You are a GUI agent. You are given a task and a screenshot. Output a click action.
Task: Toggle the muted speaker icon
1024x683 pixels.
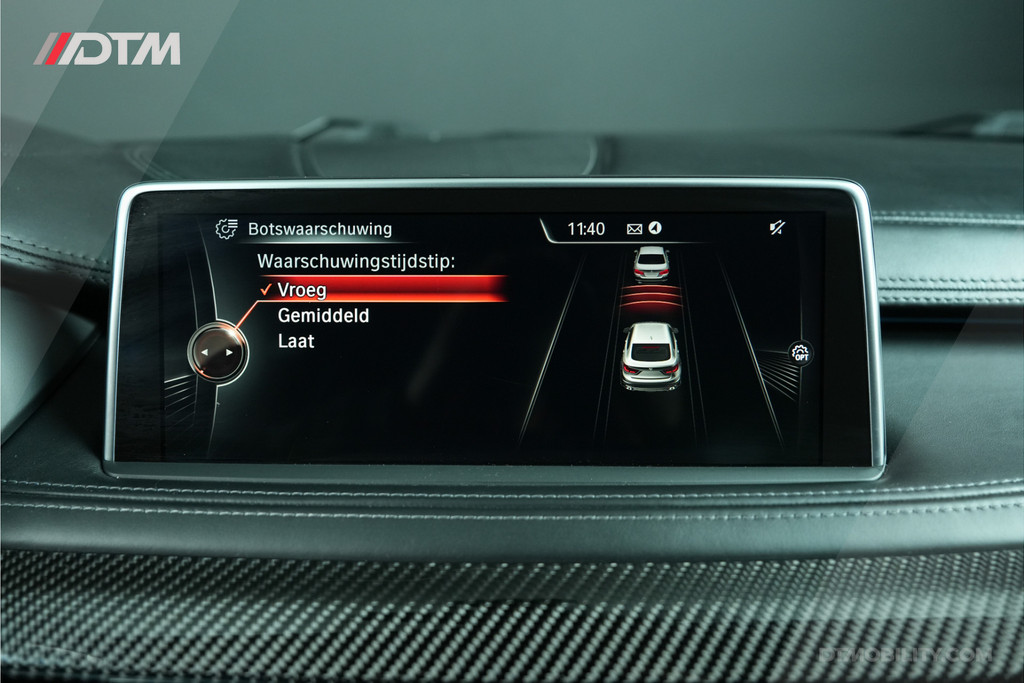pos(777,228)
